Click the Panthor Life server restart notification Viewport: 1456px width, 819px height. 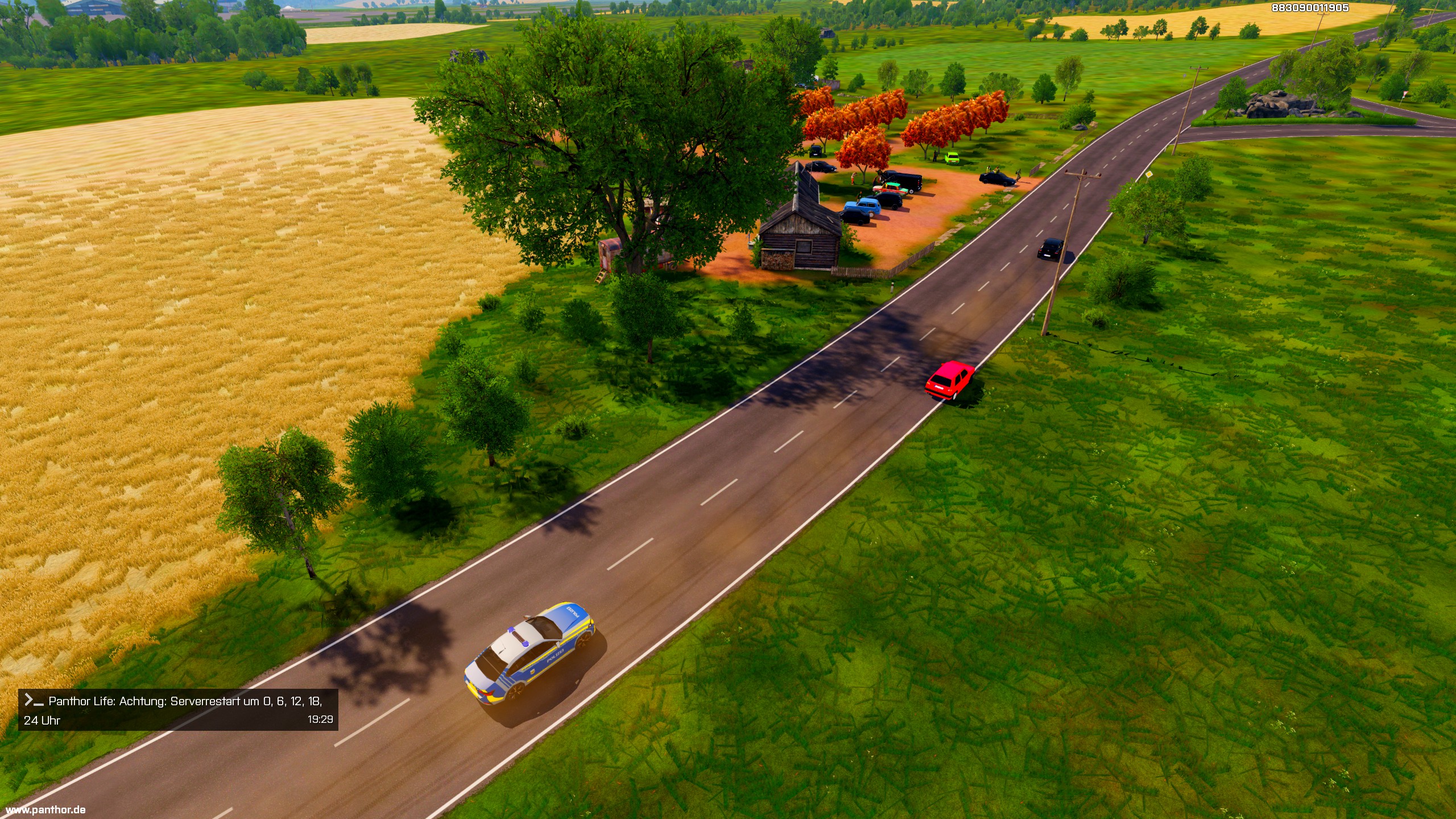click(x=178, y=710)
